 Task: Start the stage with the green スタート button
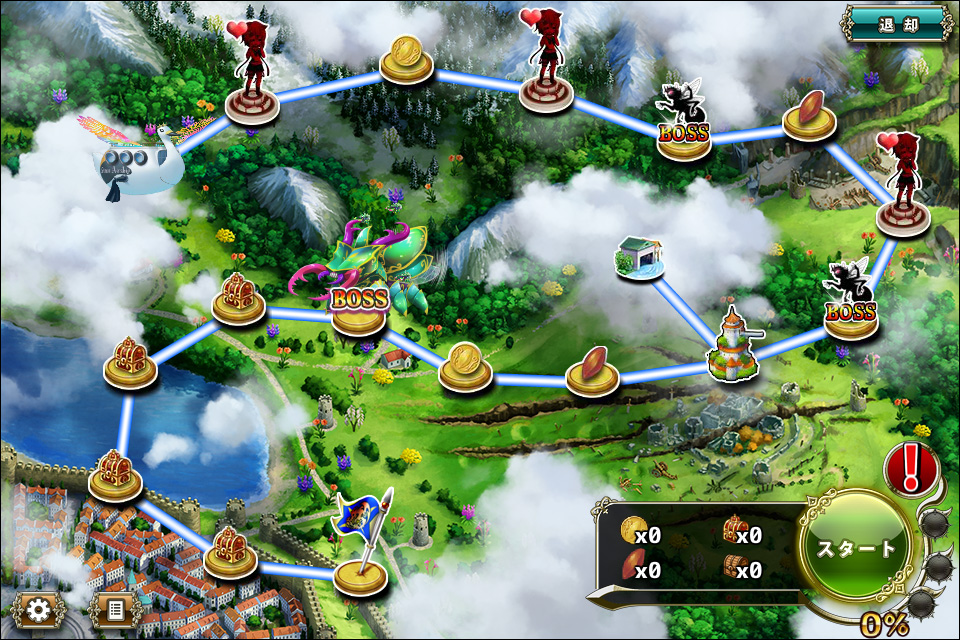857,548
